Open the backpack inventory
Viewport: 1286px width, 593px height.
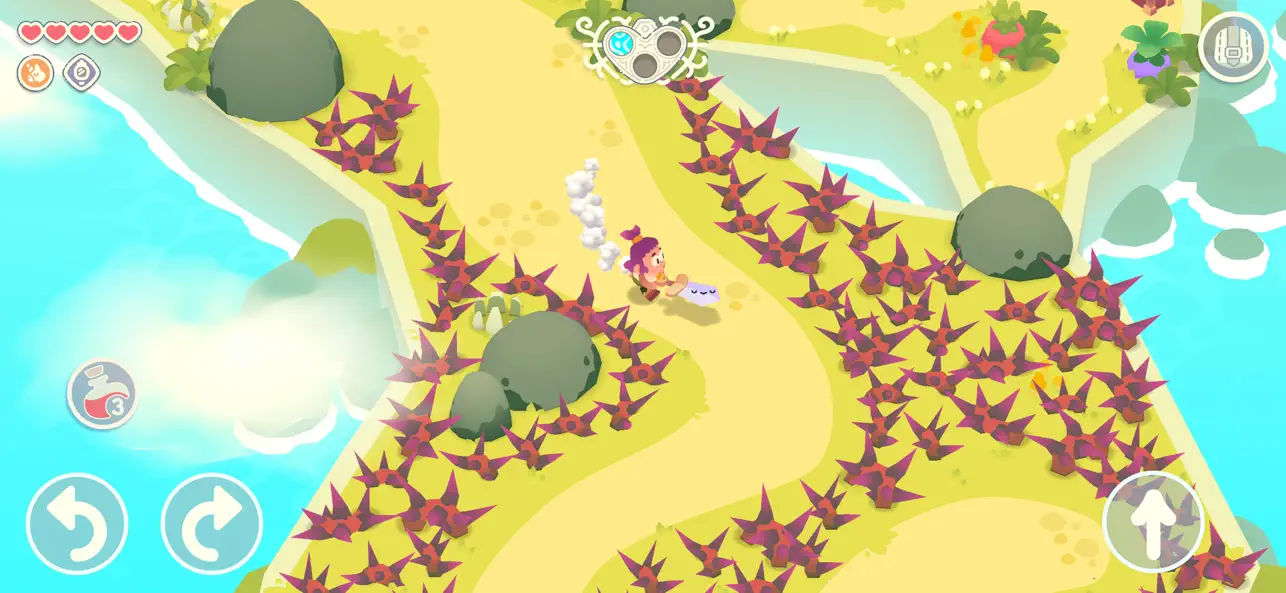point(1233,46)
